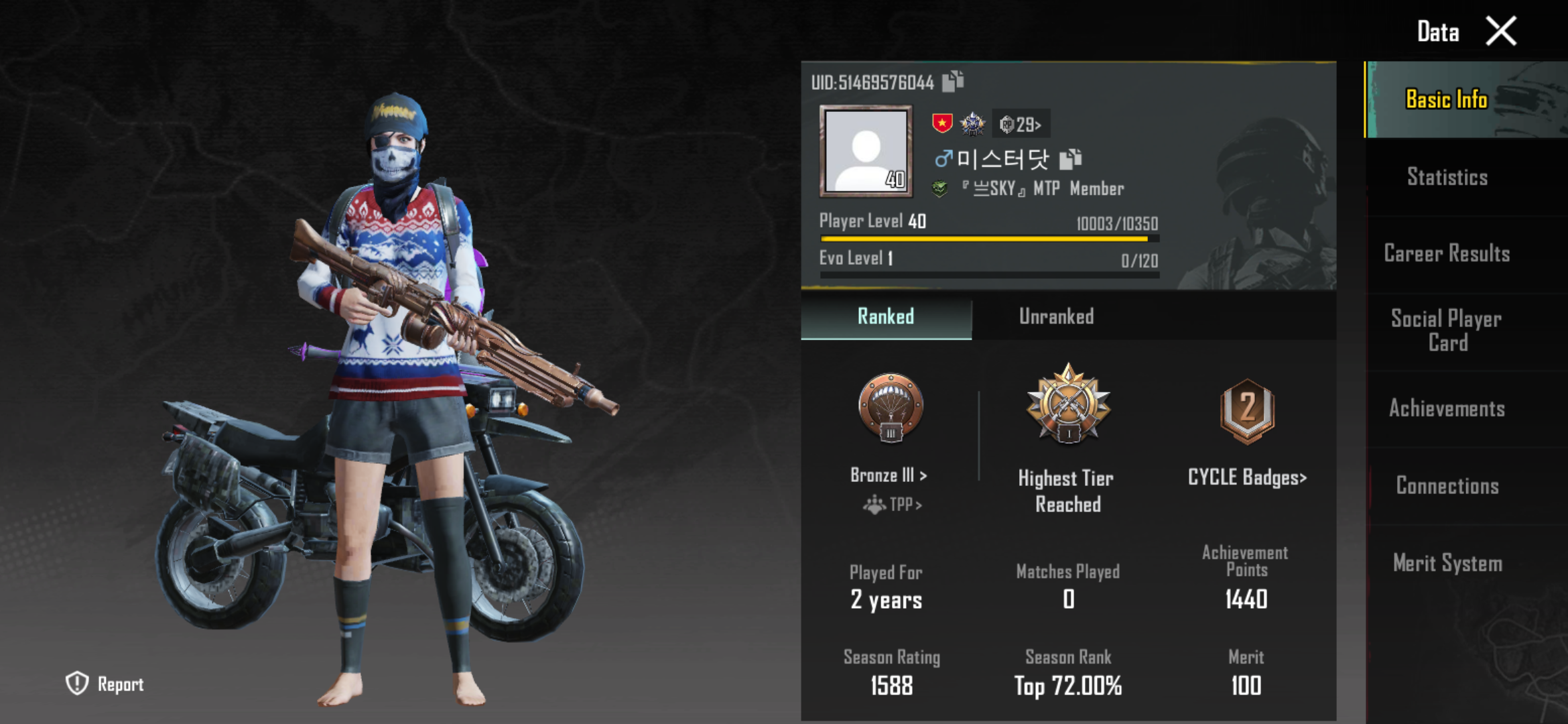Select the medal title badge next to the flag

pyautogui.click(x=972, y=123)
